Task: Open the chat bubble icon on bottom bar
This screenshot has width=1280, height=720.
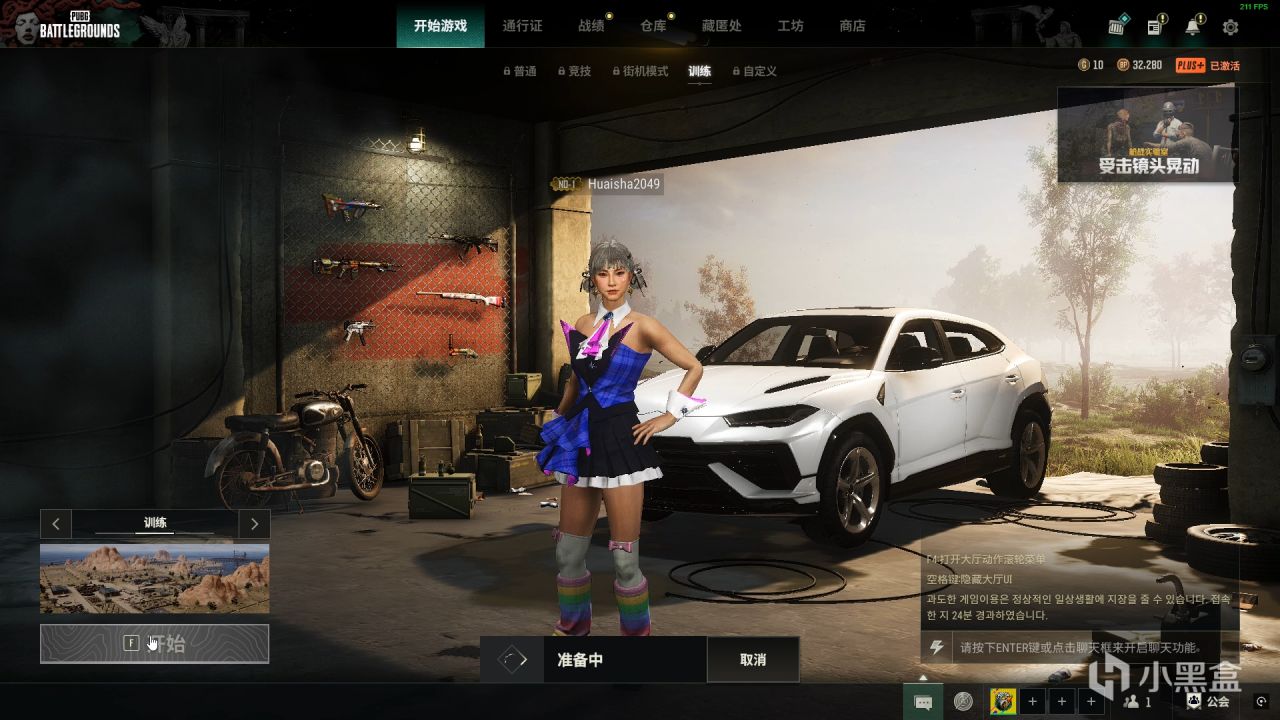Action: 922,702
